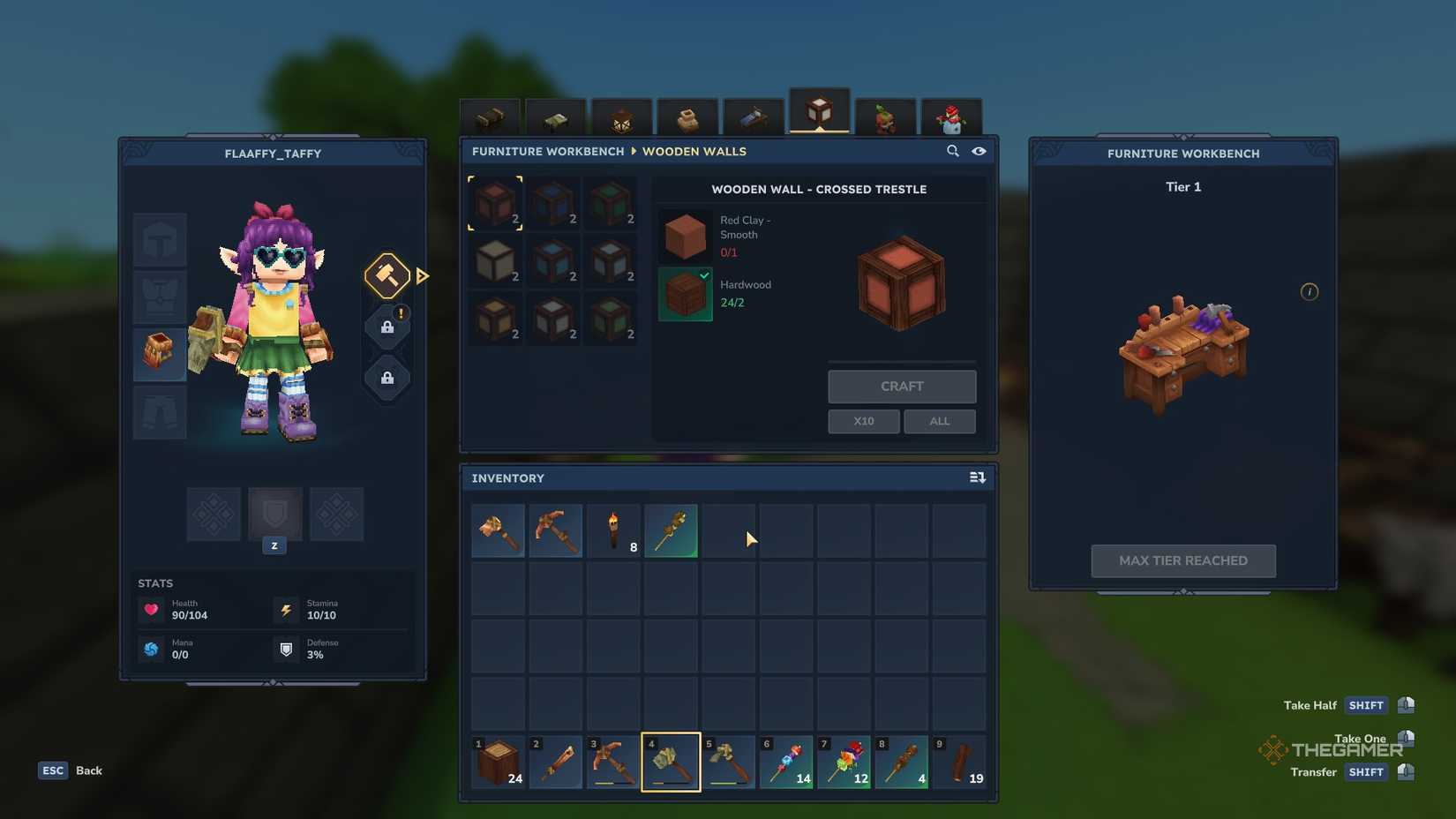Select the crafting hammer icon beside the character
This screenshot has width=1456, height=819.
386,276
